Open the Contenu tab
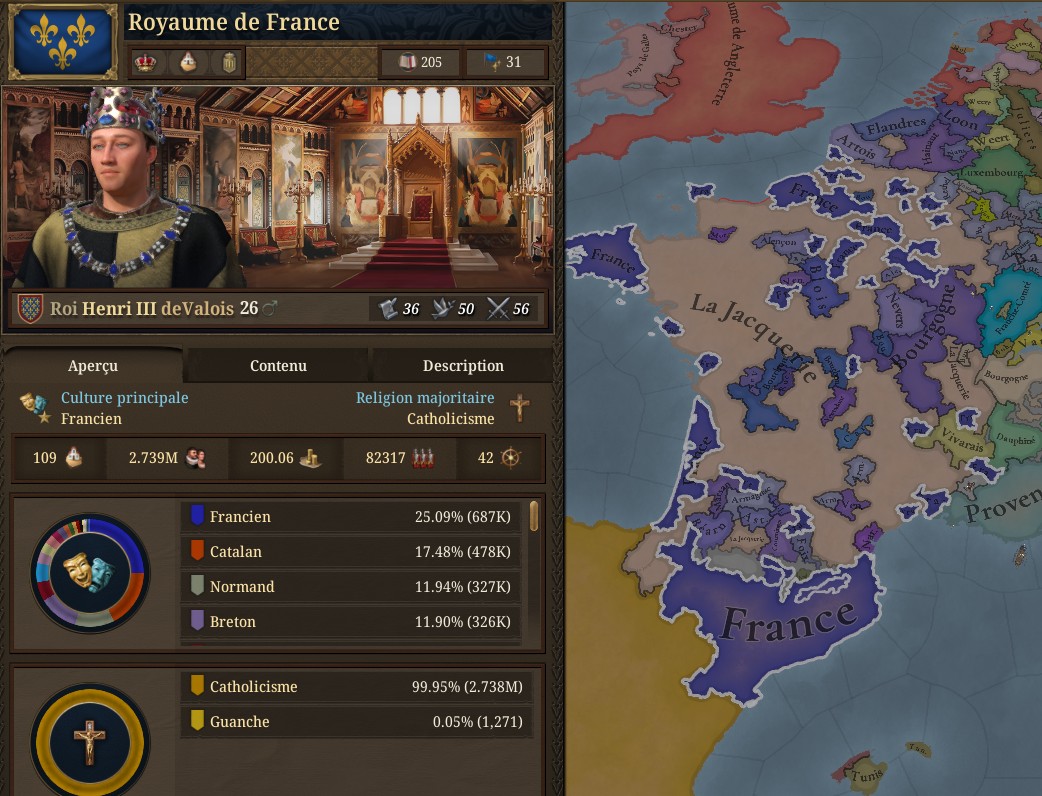 pyautogui.click(x=278, y=366)
